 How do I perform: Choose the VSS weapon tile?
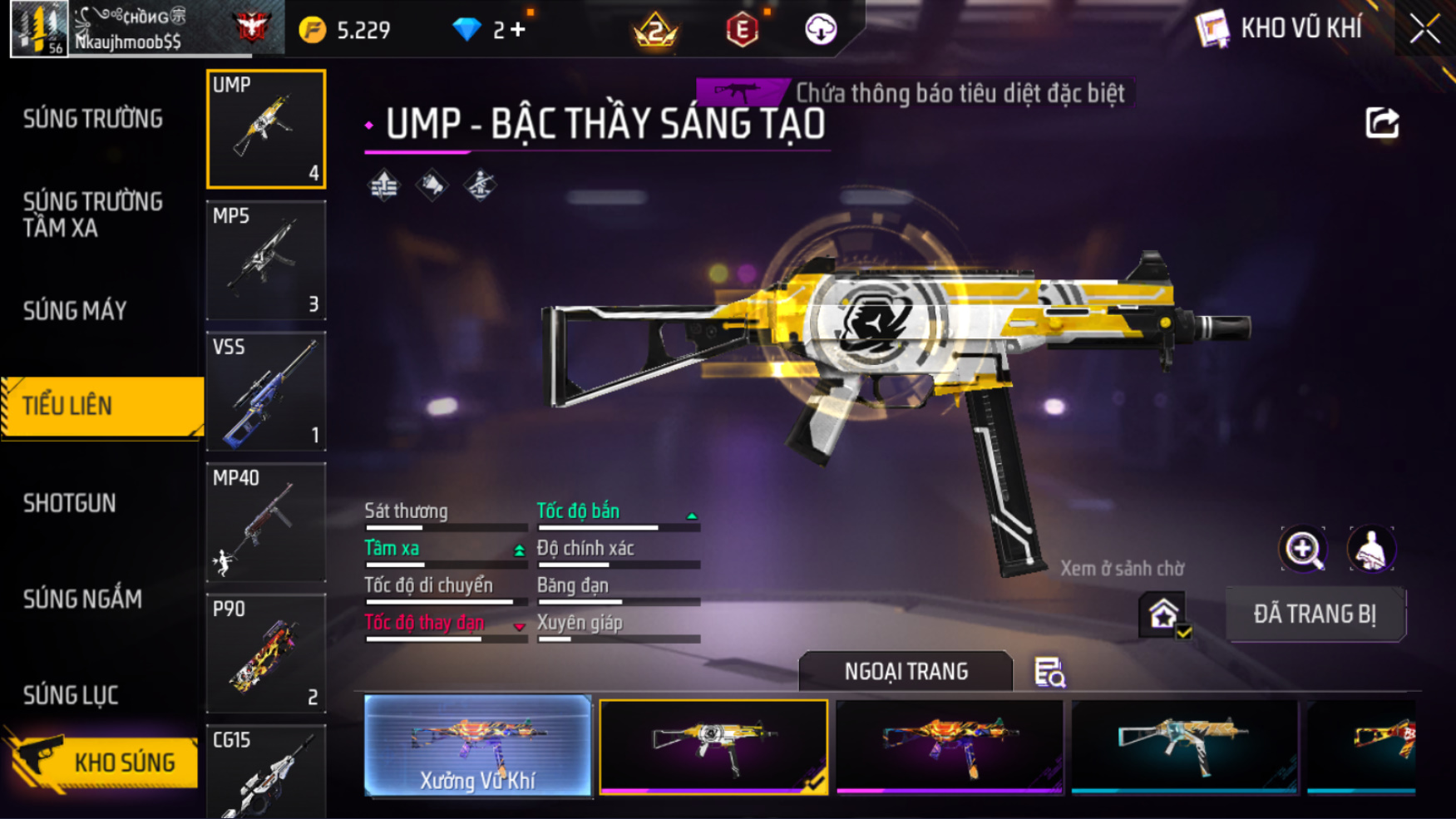(x=266, y=391)
